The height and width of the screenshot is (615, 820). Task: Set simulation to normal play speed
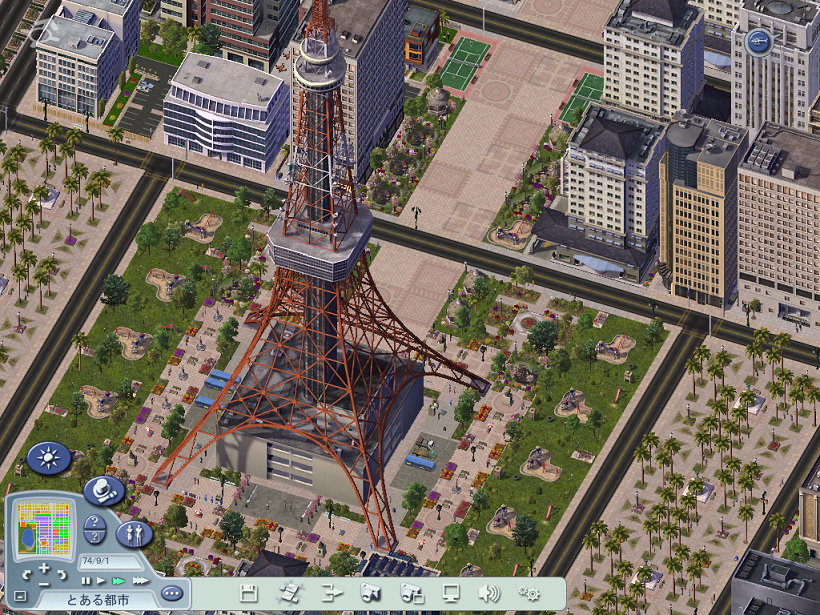[x=101, y=580]
